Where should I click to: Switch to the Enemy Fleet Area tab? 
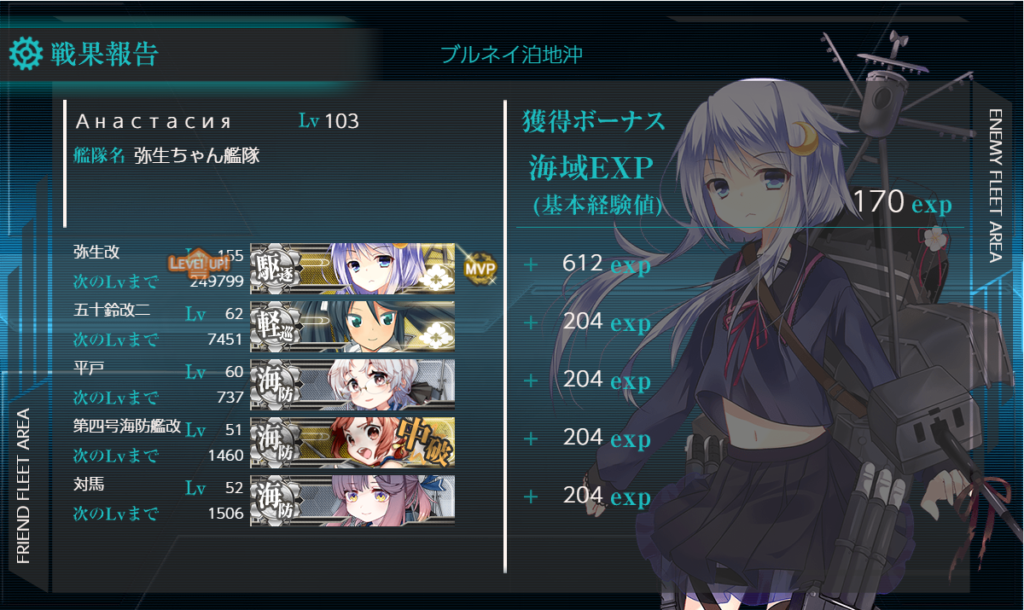pyautogui.click(x=994, y=185)
